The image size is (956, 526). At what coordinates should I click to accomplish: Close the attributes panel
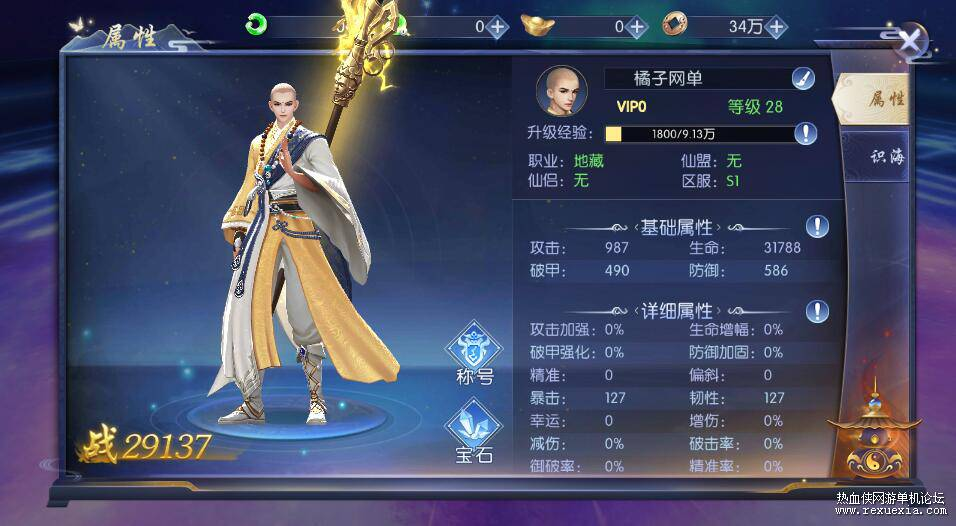[x=909, y=40]
